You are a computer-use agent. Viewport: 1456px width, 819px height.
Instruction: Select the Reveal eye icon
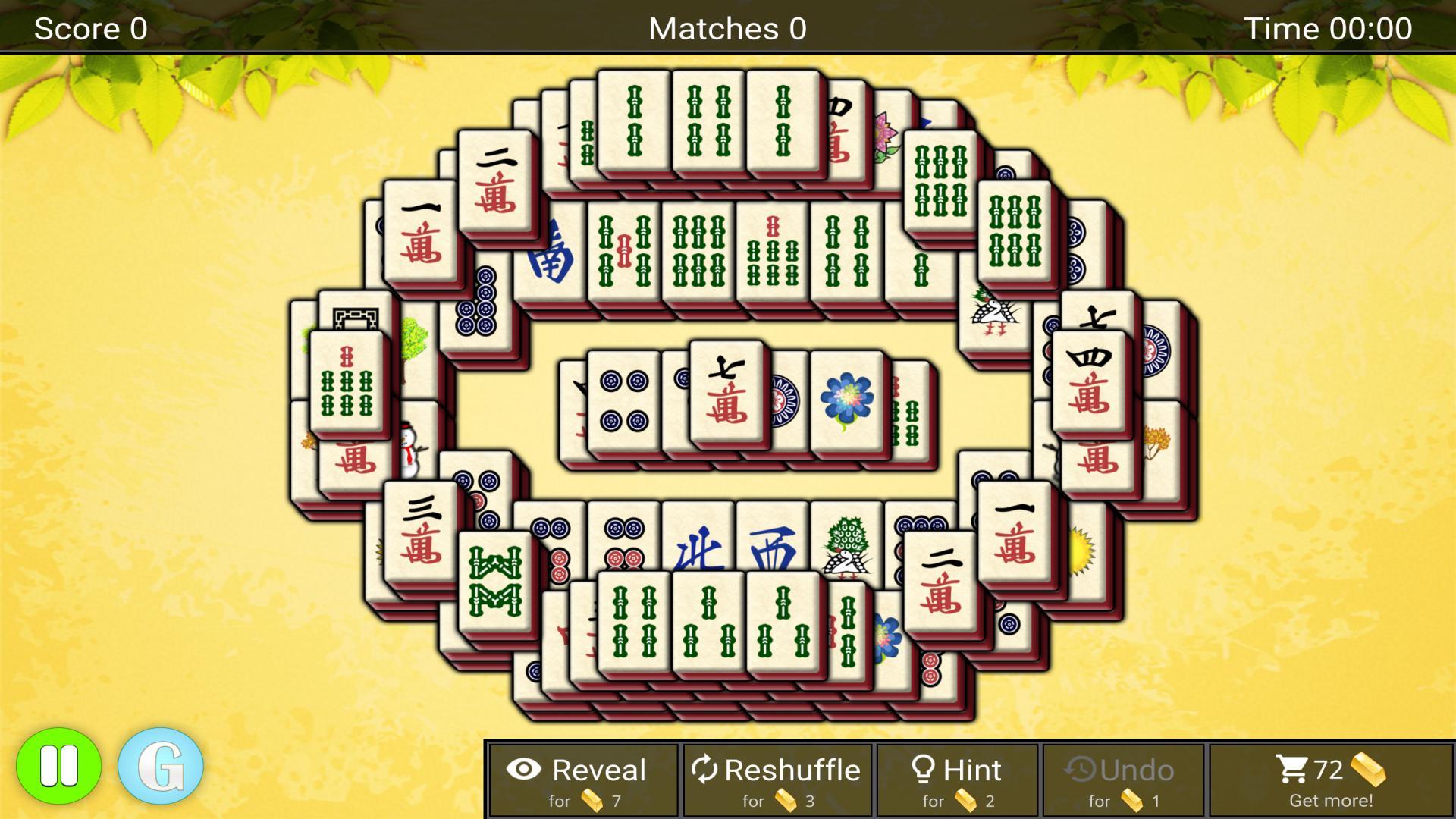523,770
